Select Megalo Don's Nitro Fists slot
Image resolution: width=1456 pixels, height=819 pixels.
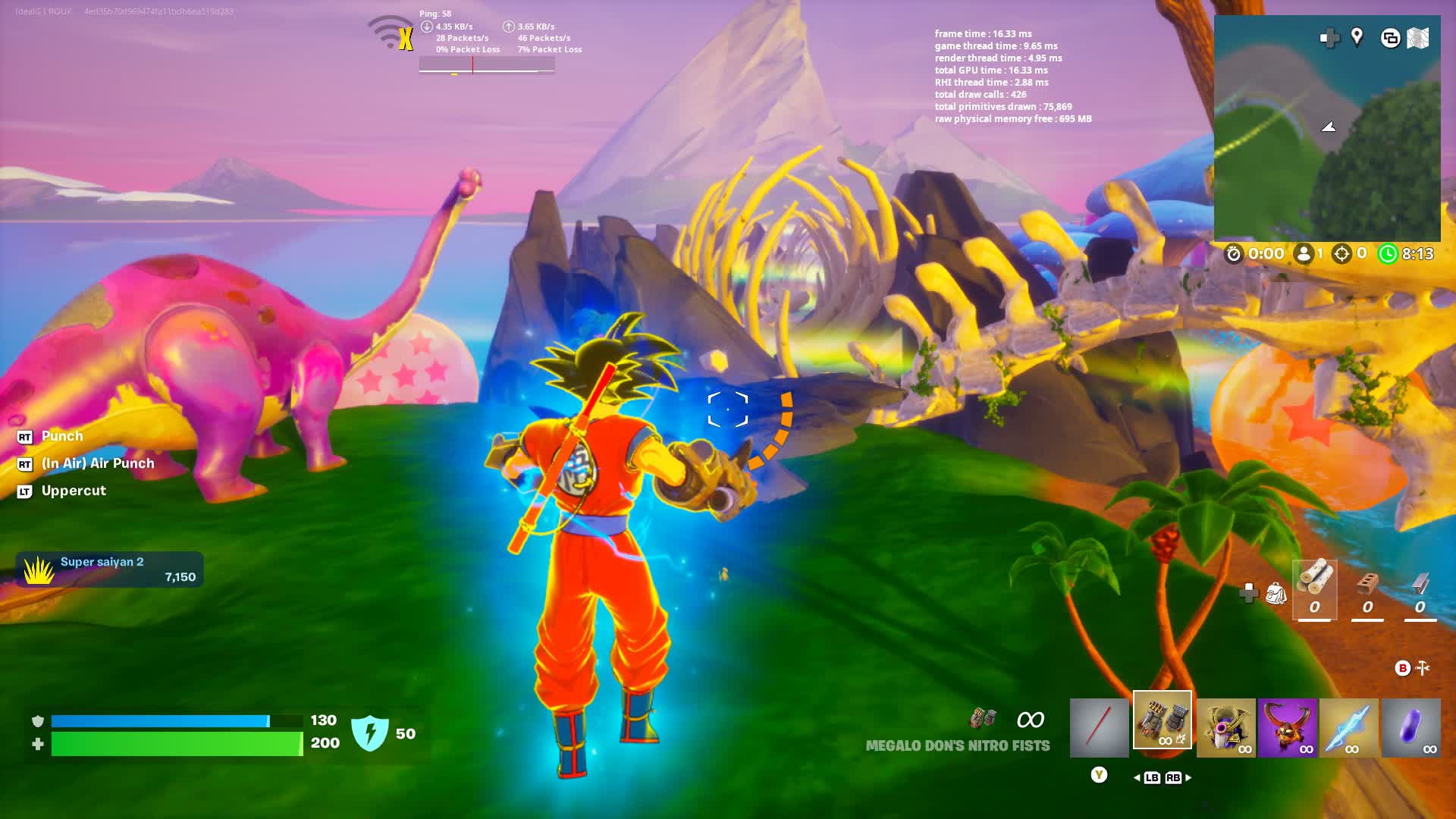click(1162, 720)
